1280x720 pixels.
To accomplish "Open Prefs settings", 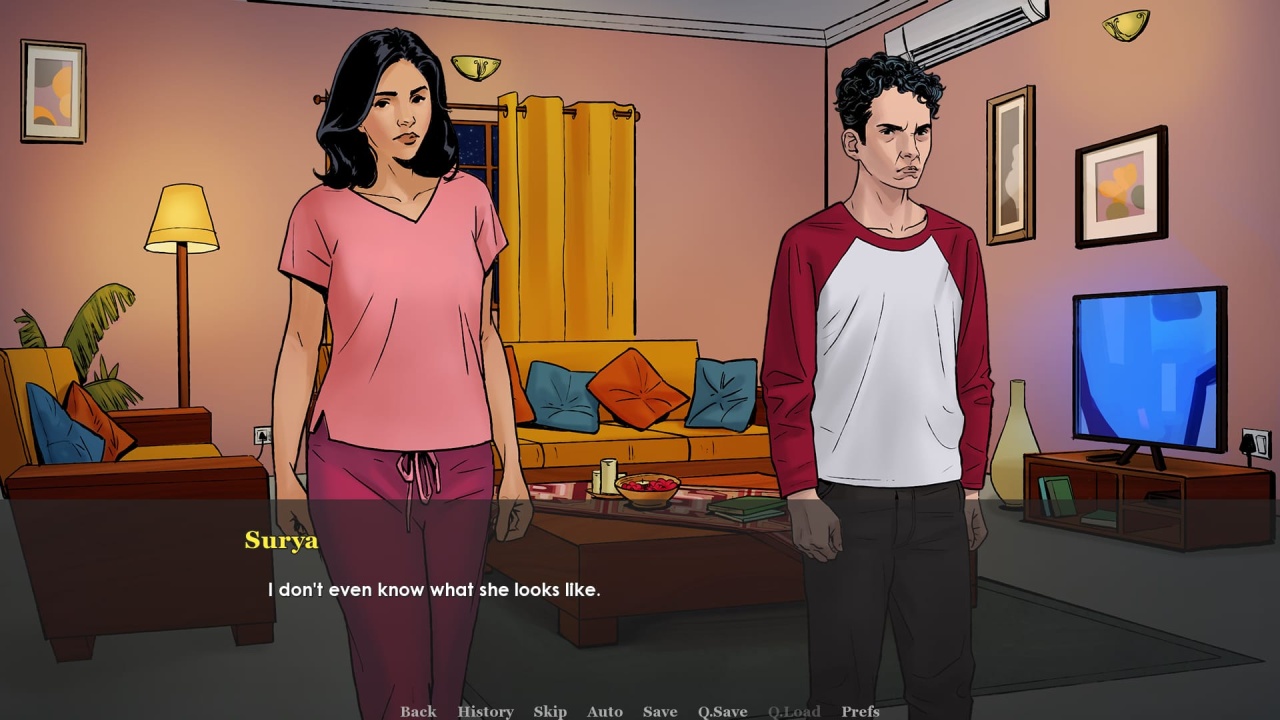I will tap(860, 711).
